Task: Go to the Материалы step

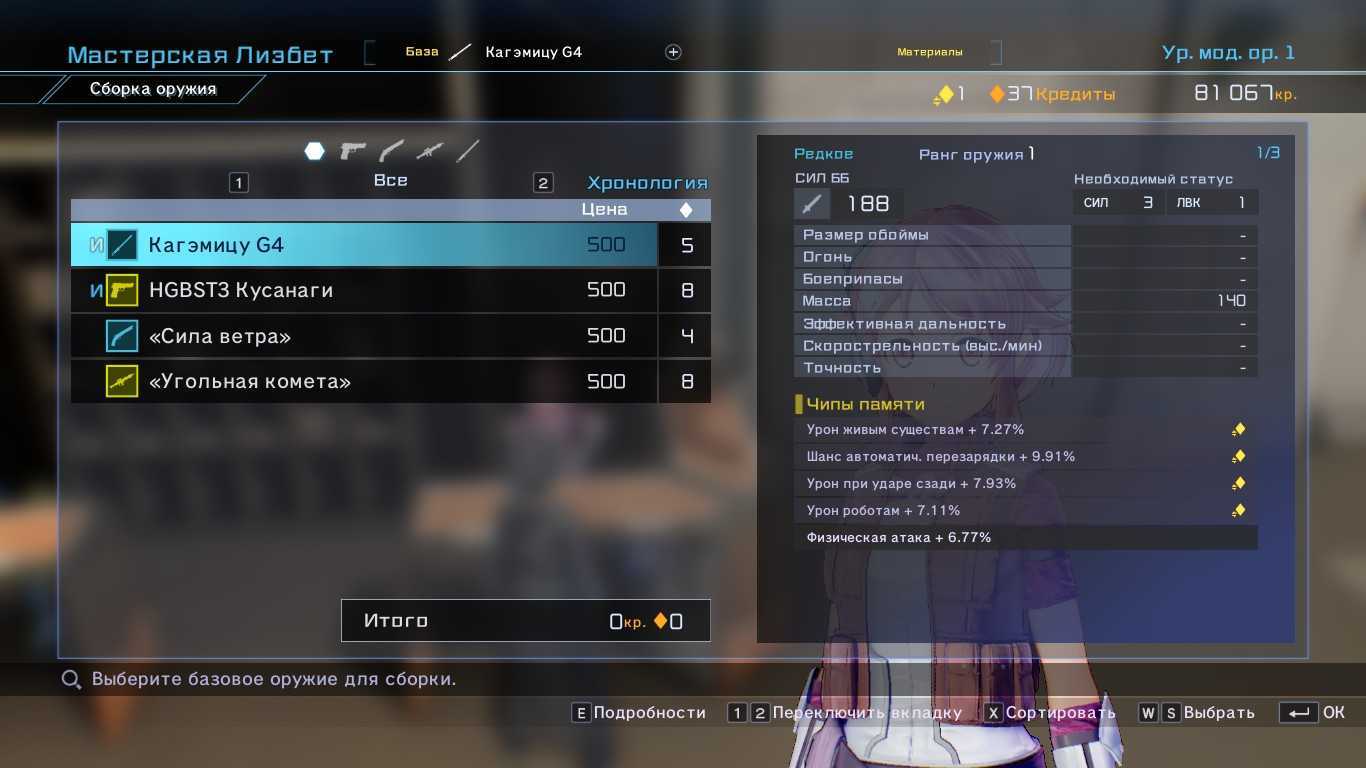Action: [x=929, y=52]
